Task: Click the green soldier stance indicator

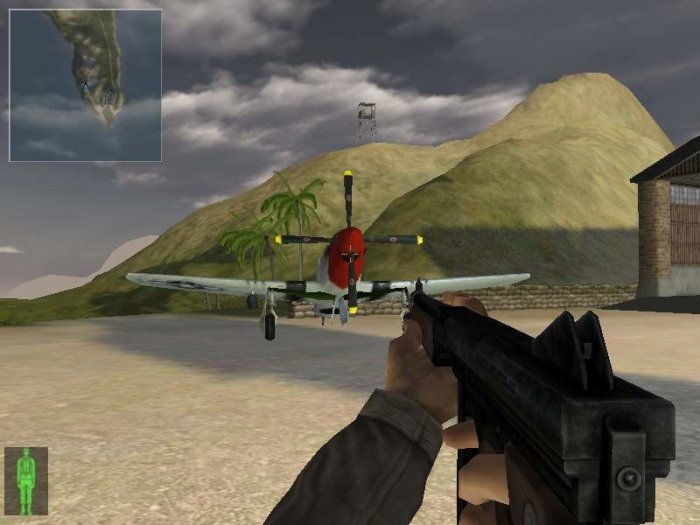Action: tap(26, 481)
